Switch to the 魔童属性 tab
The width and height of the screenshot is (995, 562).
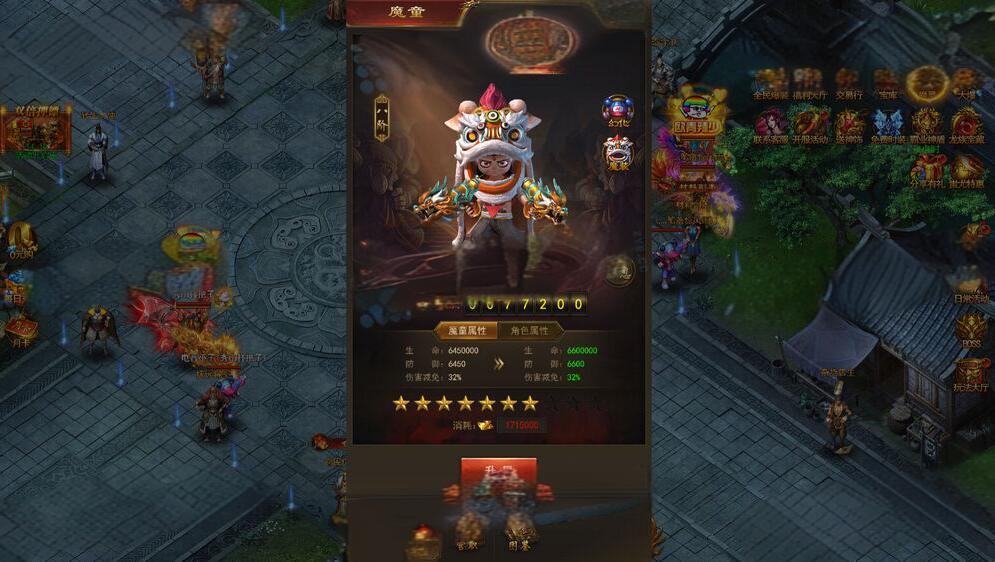point(466,331)
